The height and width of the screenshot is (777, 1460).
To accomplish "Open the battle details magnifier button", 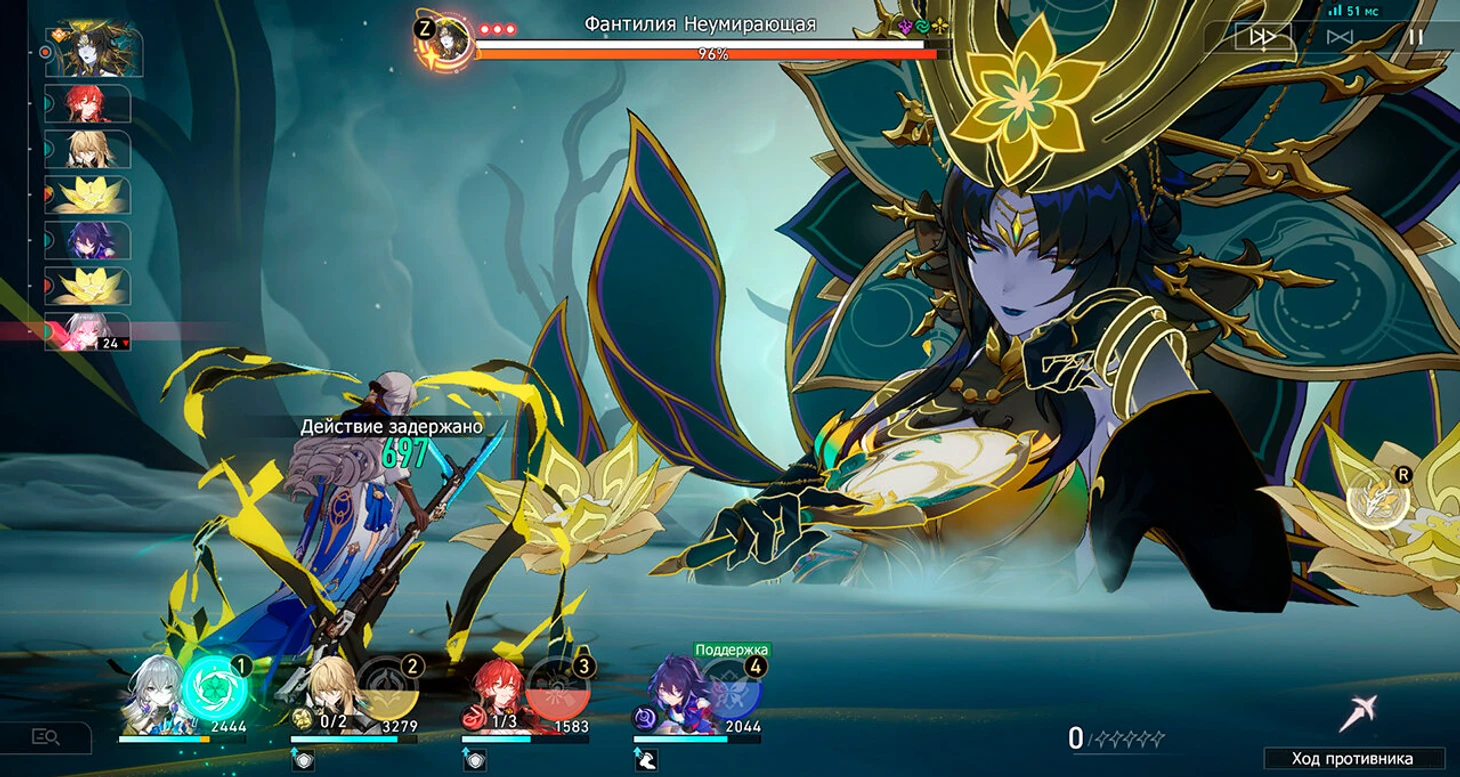I will point(46,737).
